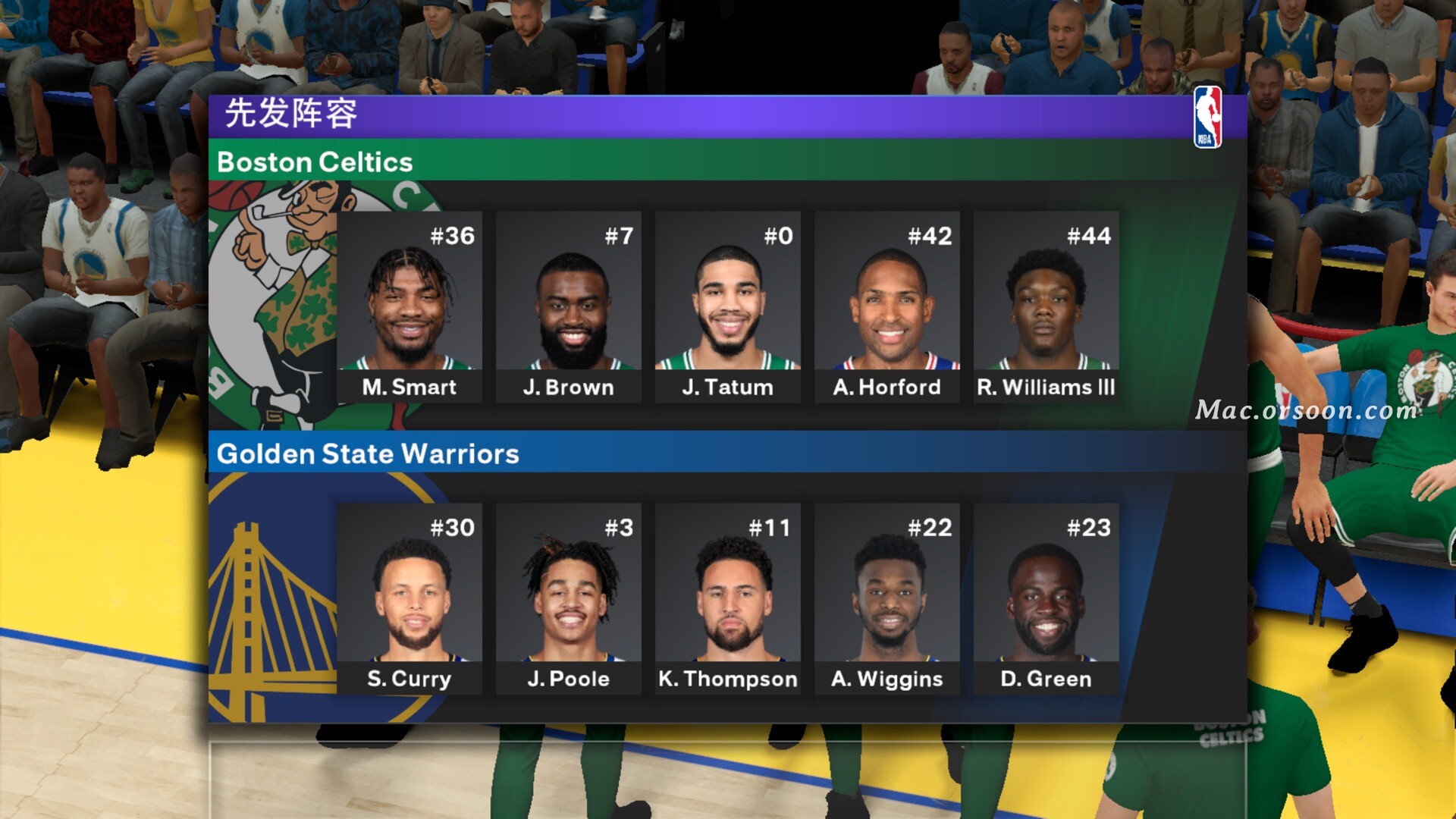Screen dimensions: 1456x819
Task: Click the Golden State Warriors section header
Action: click(x=369, y=455)
